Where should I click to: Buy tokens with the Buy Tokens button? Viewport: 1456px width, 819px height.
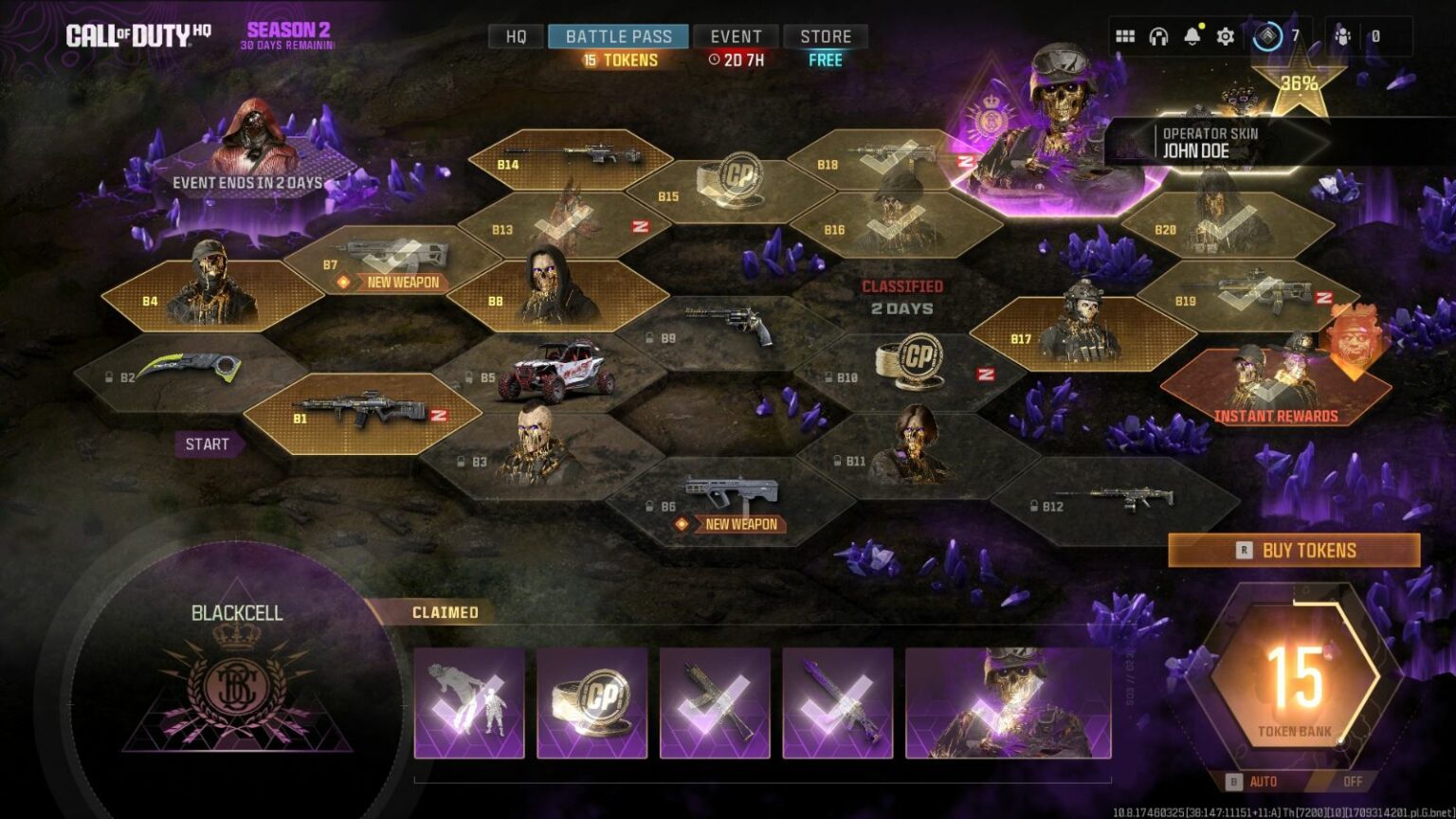(1294, 550)
